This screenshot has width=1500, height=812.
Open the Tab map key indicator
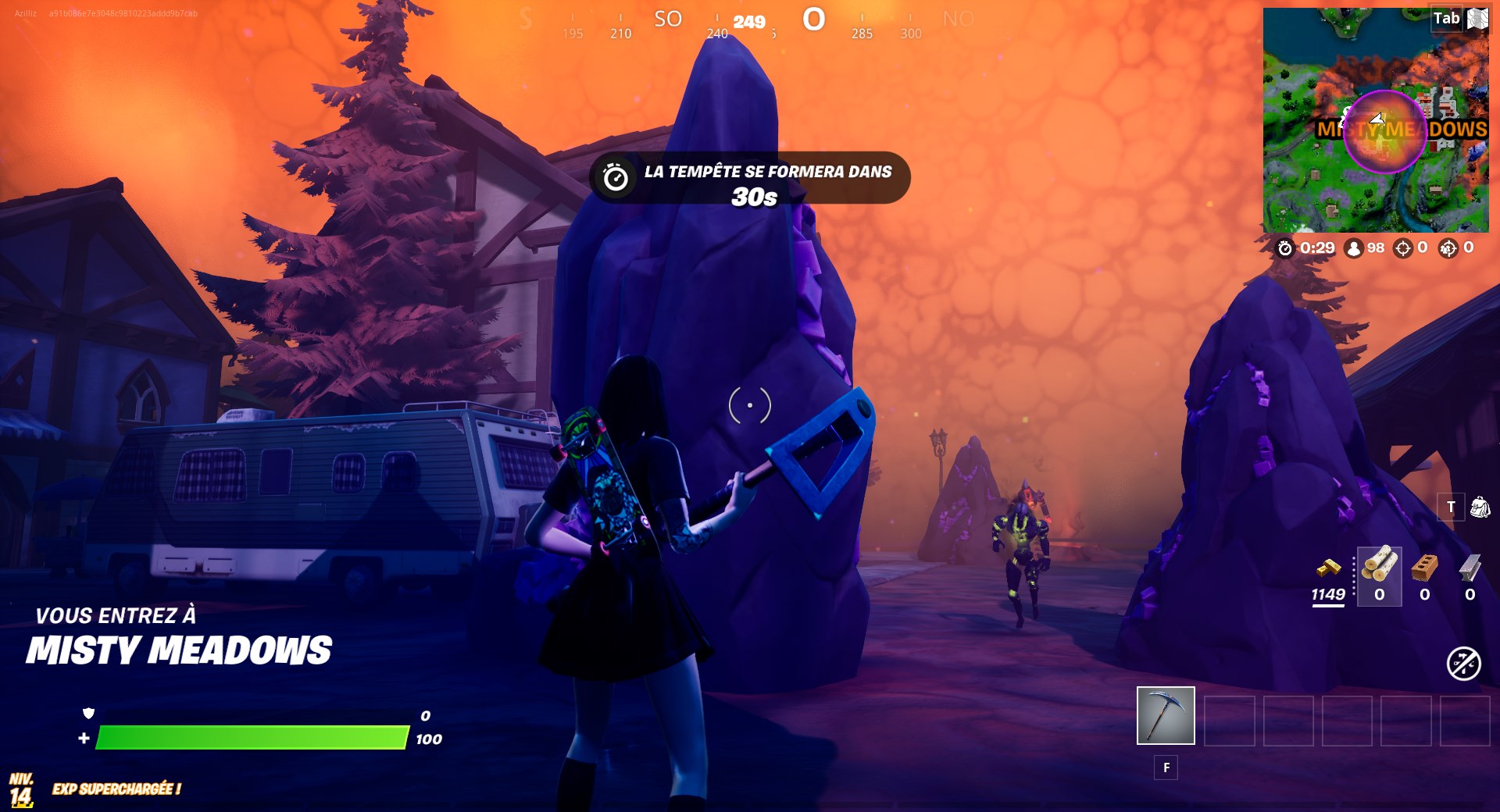[x=1447, y=19]
